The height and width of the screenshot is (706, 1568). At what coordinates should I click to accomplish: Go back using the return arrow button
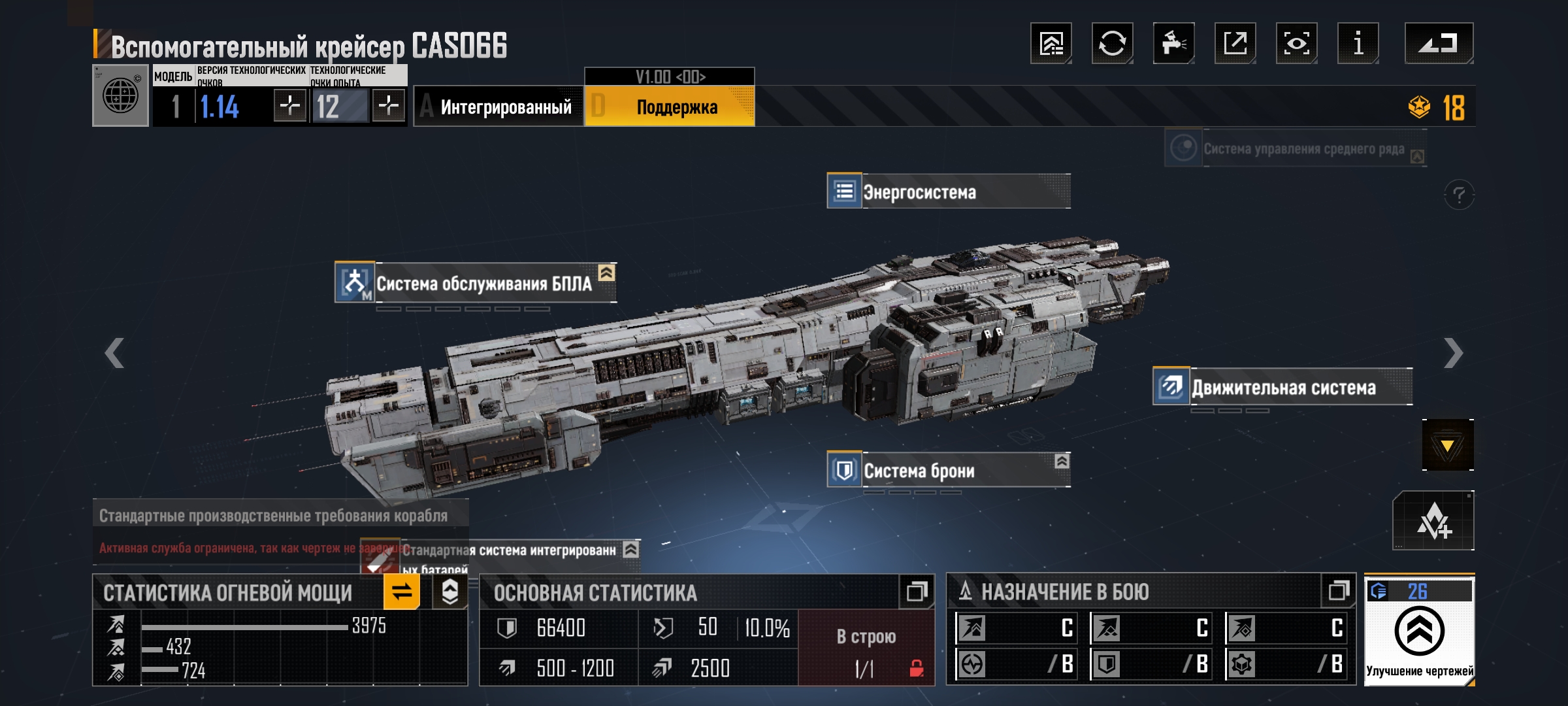pos(1438,44)
